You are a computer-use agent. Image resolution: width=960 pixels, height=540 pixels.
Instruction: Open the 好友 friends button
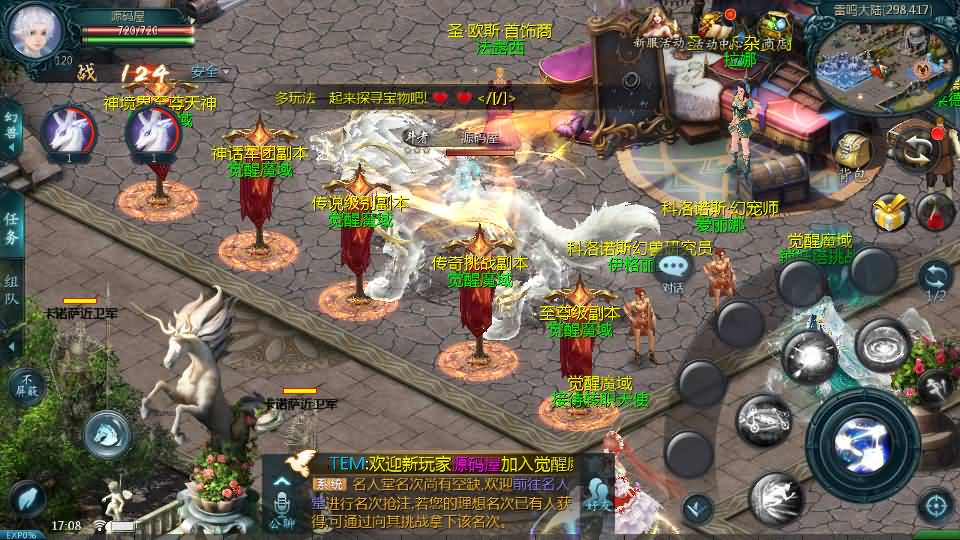coord(598,496)
